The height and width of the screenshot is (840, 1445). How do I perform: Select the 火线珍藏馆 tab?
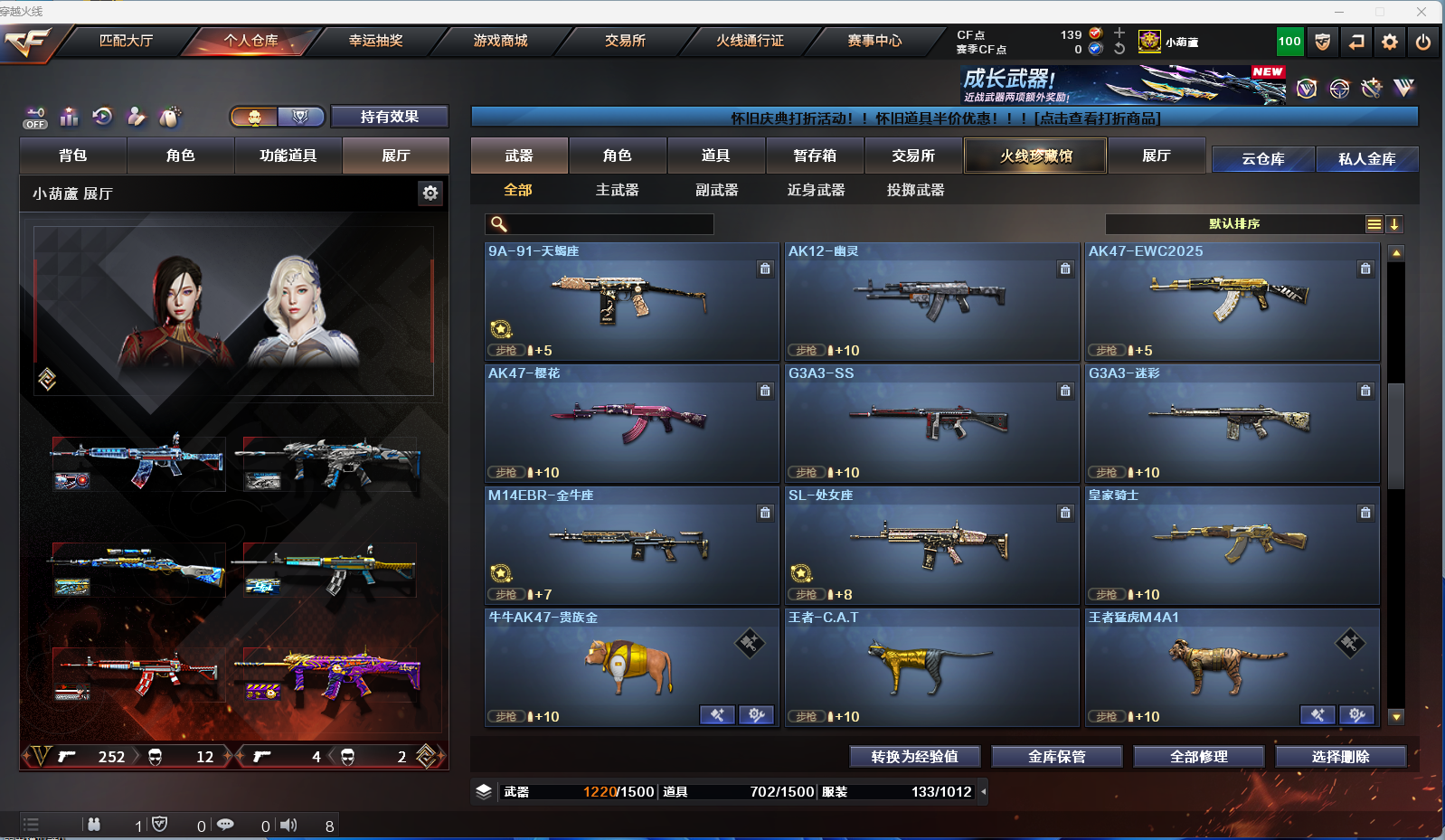[1035, 156]
